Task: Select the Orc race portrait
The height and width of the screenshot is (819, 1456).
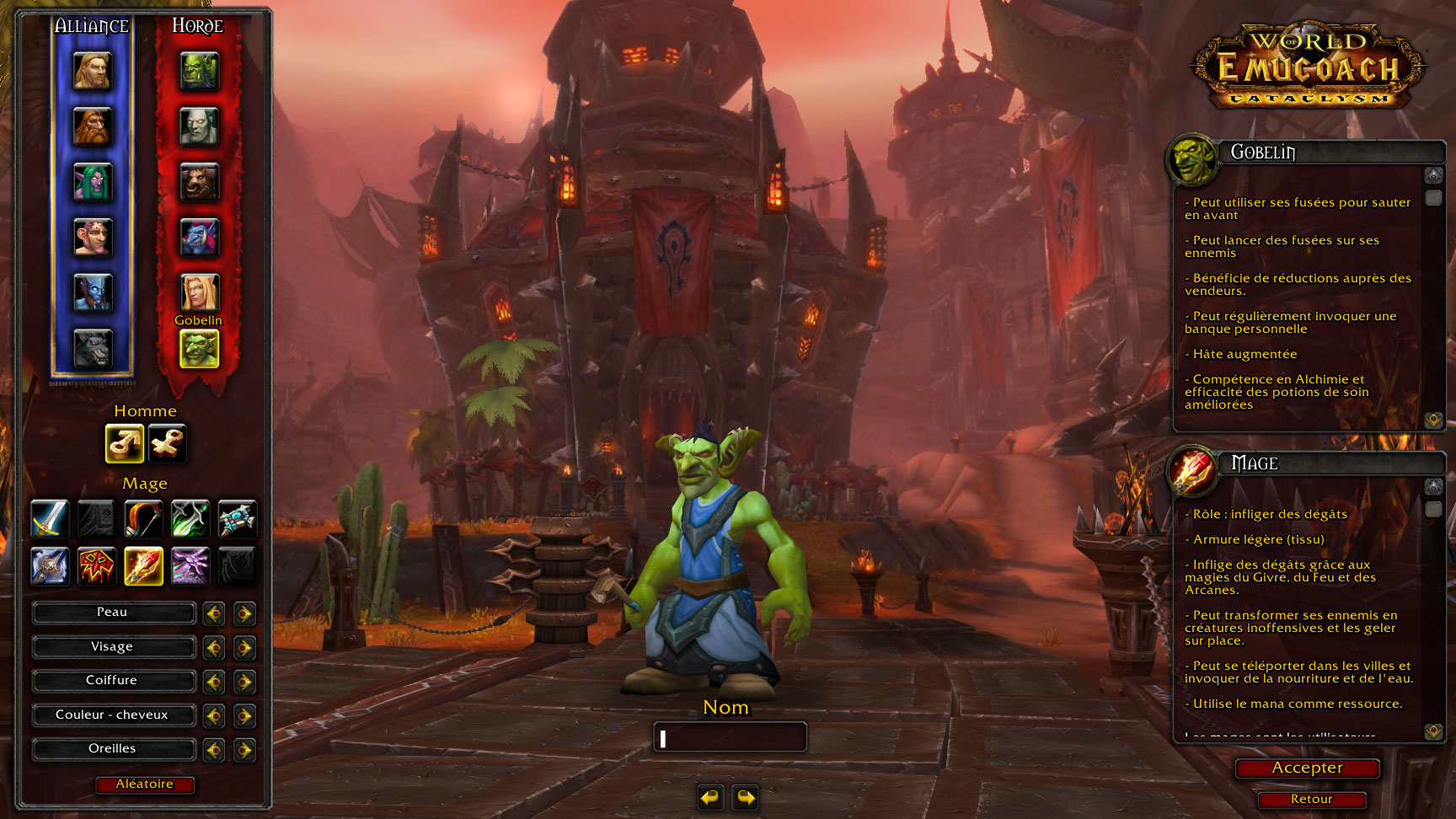Action: (x=199, y=72)
